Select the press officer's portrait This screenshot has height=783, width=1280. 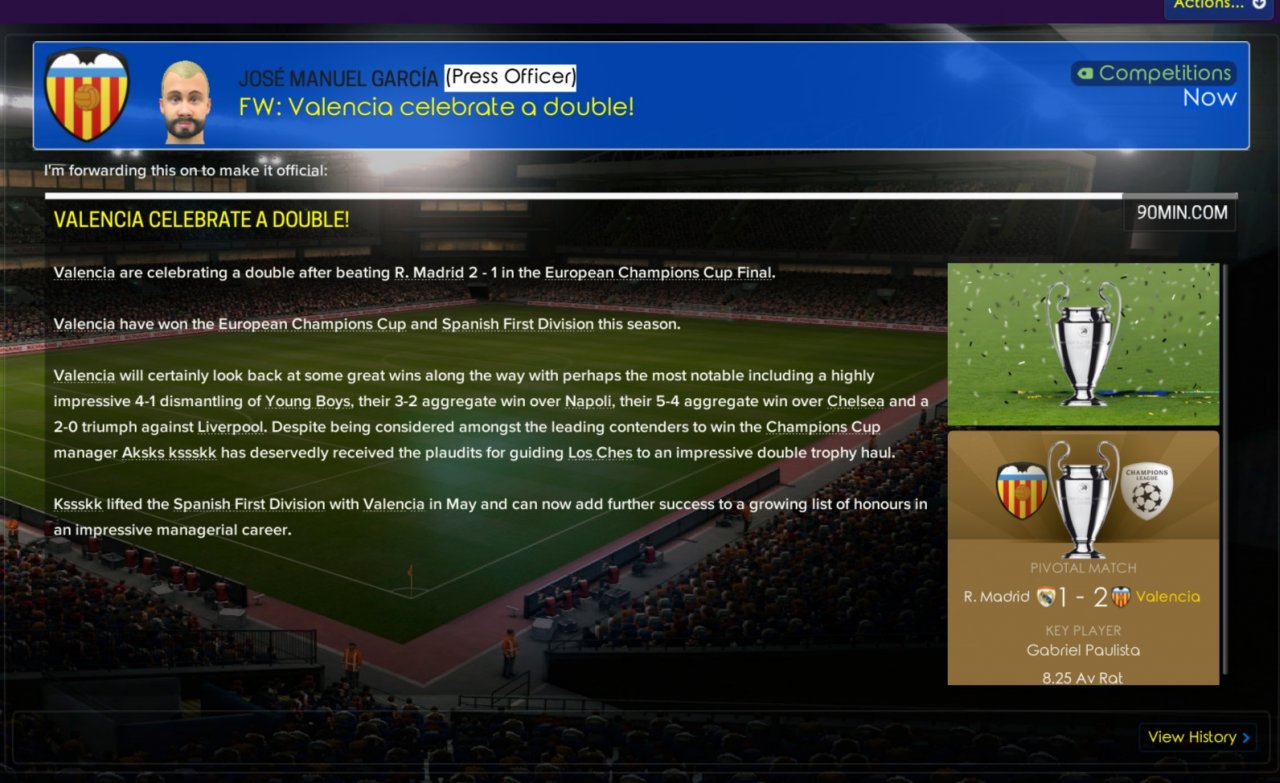(x=185, y=101)
